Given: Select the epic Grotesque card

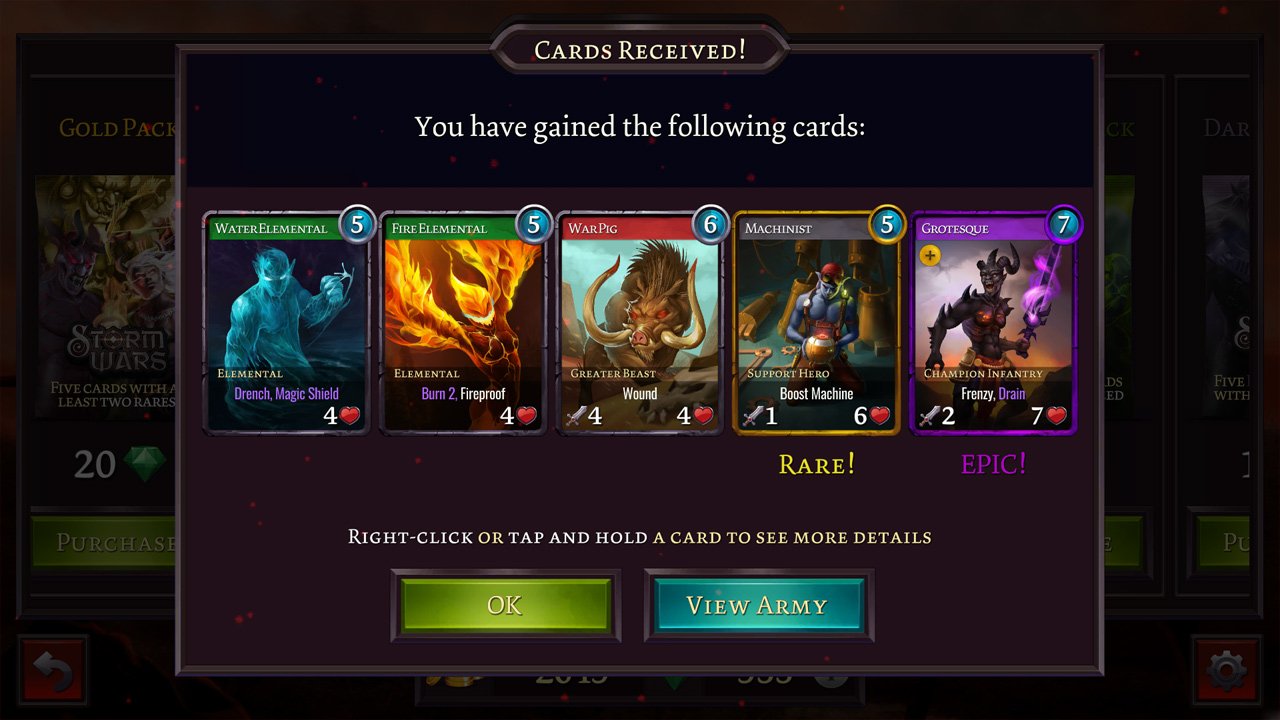Looking at the screenshot, I should (x=993, y=322).
